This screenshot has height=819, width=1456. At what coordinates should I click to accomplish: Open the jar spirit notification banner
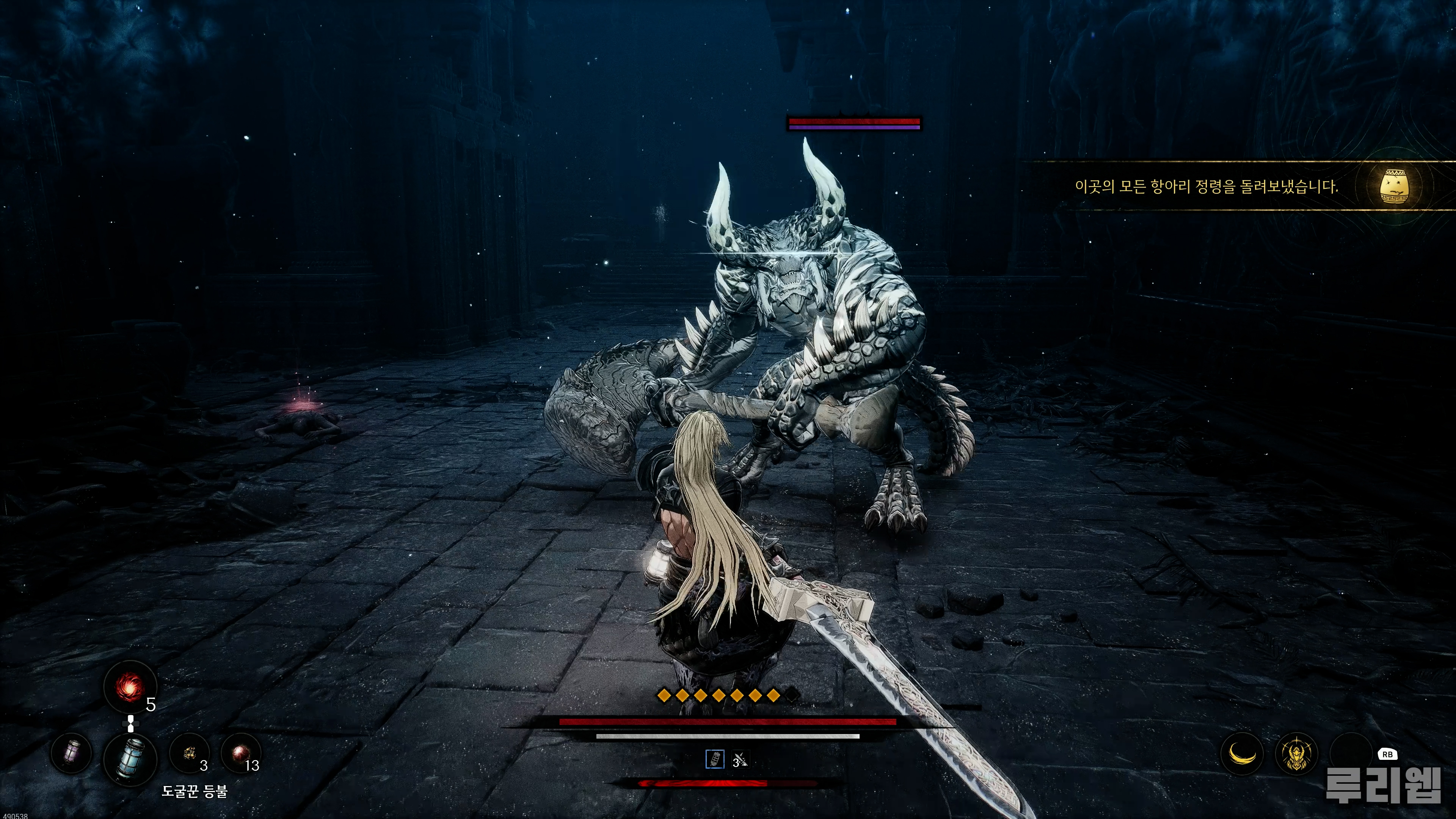coord(1206,186)
